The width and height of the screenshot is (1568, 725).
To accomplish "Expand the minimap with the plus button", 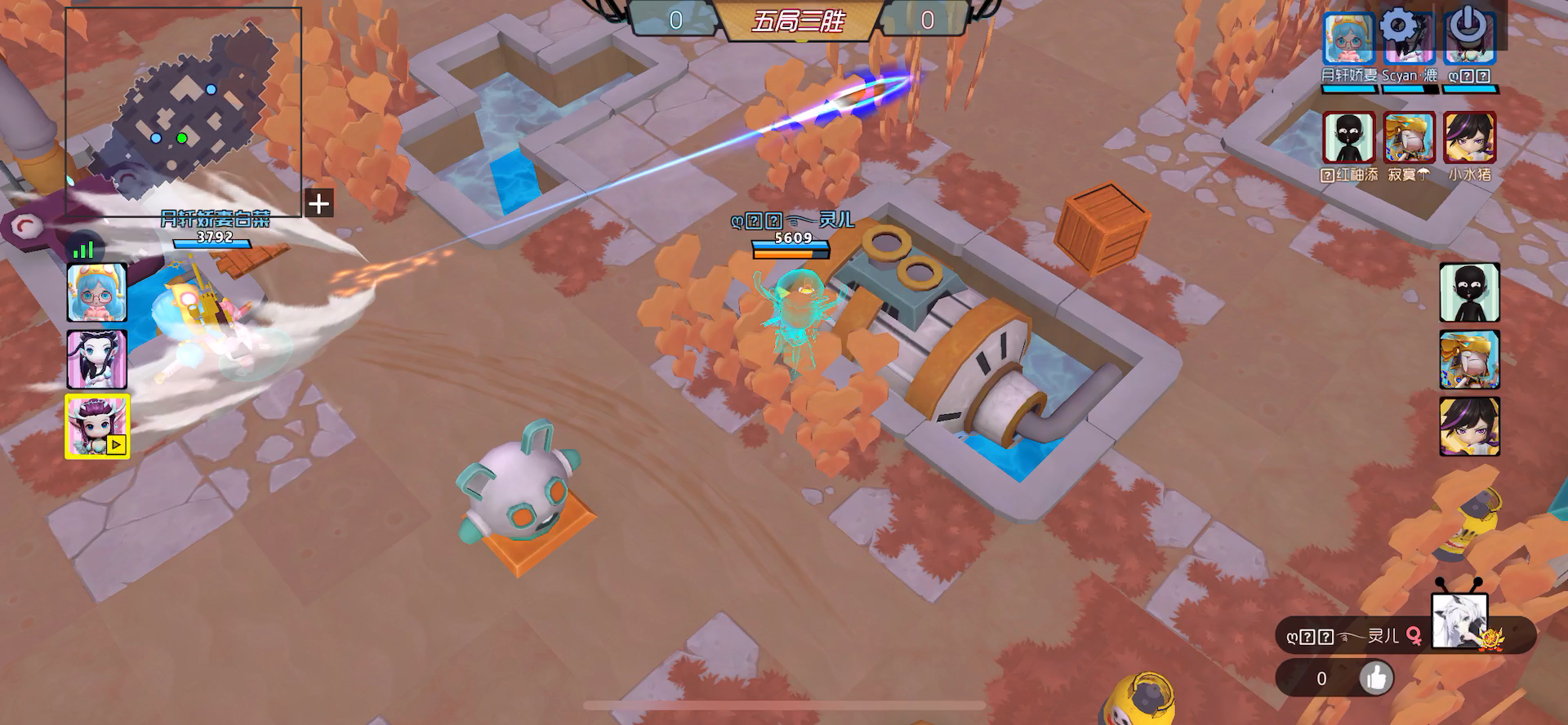I will coord(319,203).
